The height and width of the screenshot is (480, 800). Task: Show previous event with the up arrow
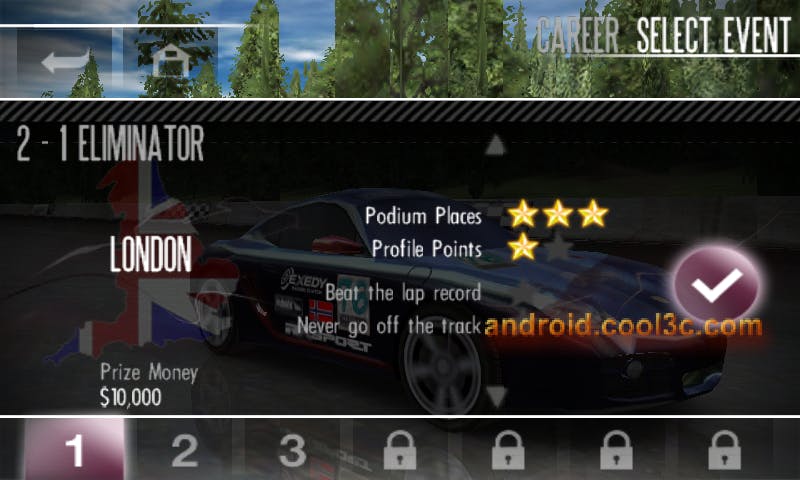coord(495,146)
